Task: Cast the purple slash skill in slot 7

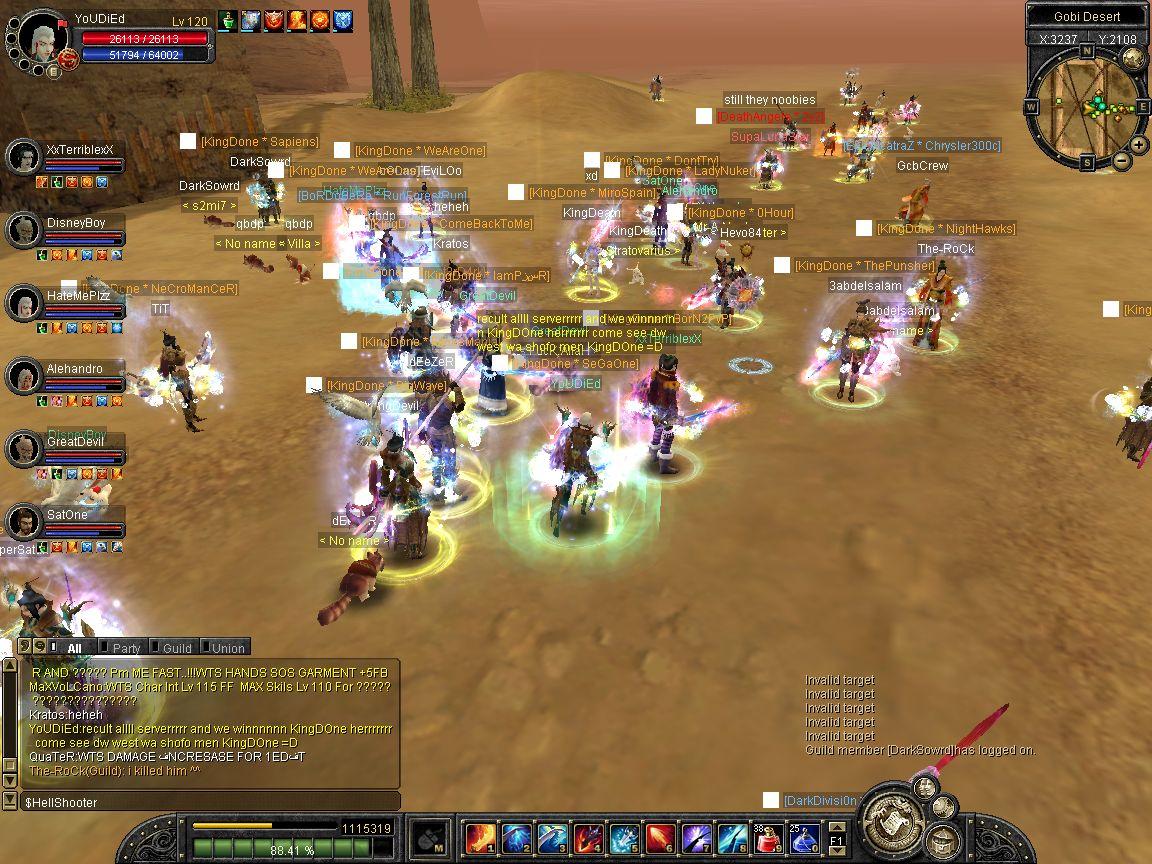Action: point(695,837)
